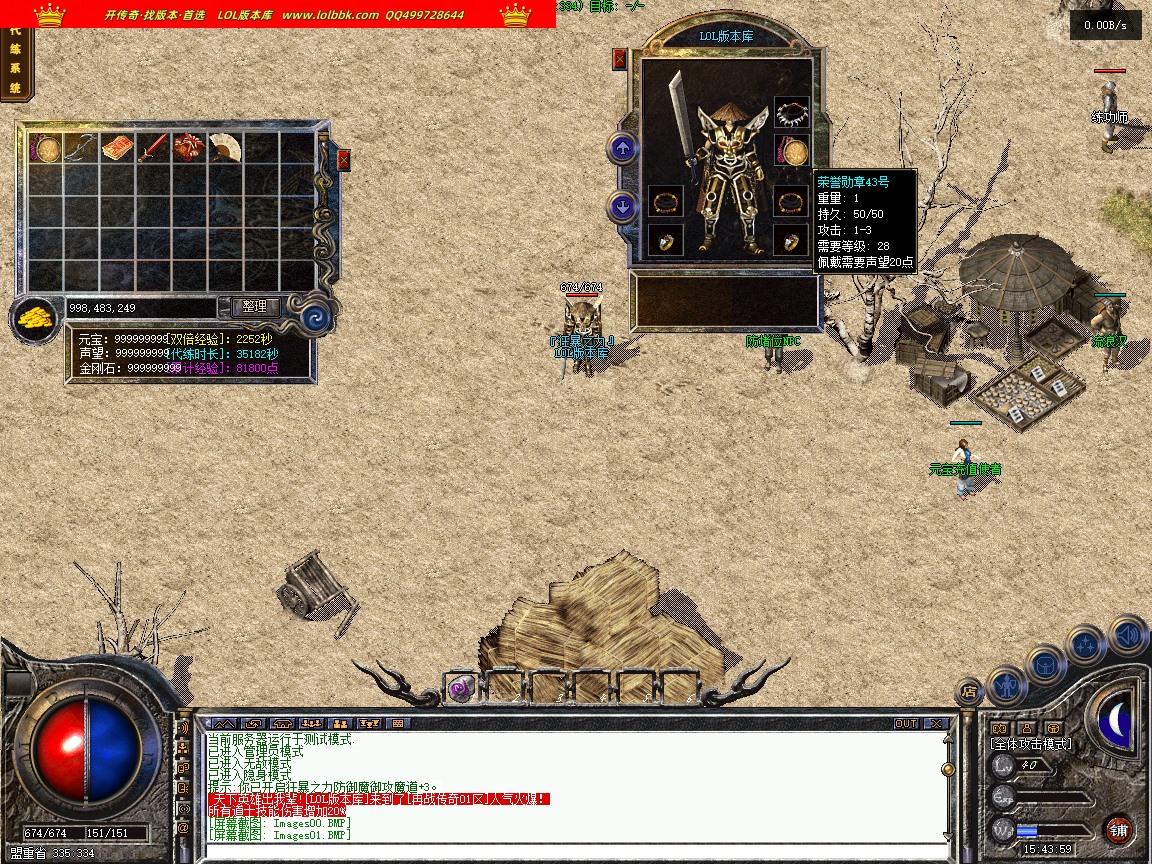The height and width of the screenshot is (864, 1152).
Task: Activate the purple skill in the hotbar
Action: (460, 687)
